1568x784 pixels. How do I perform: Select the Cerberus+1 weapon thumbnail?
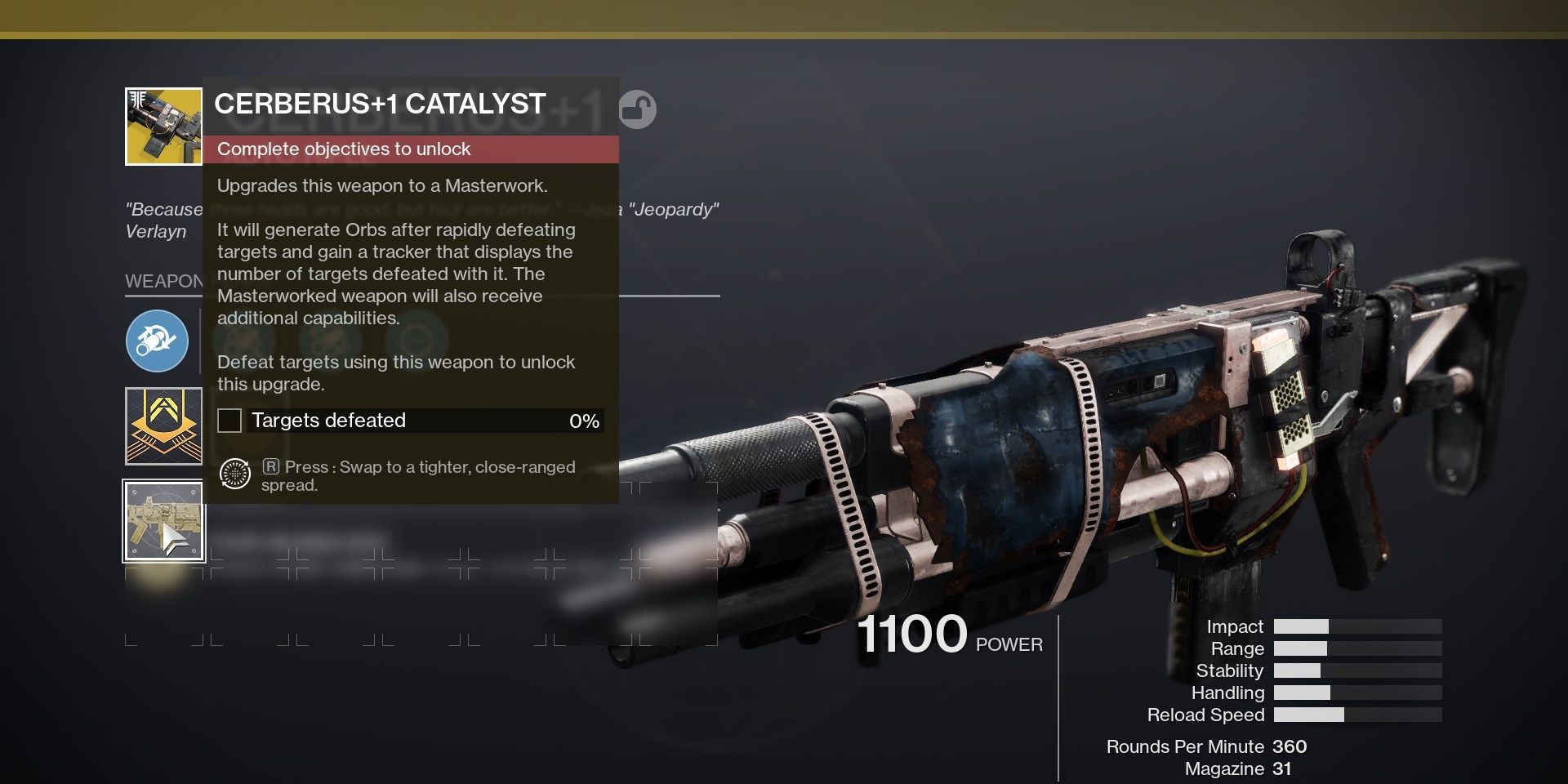[163, 127]
